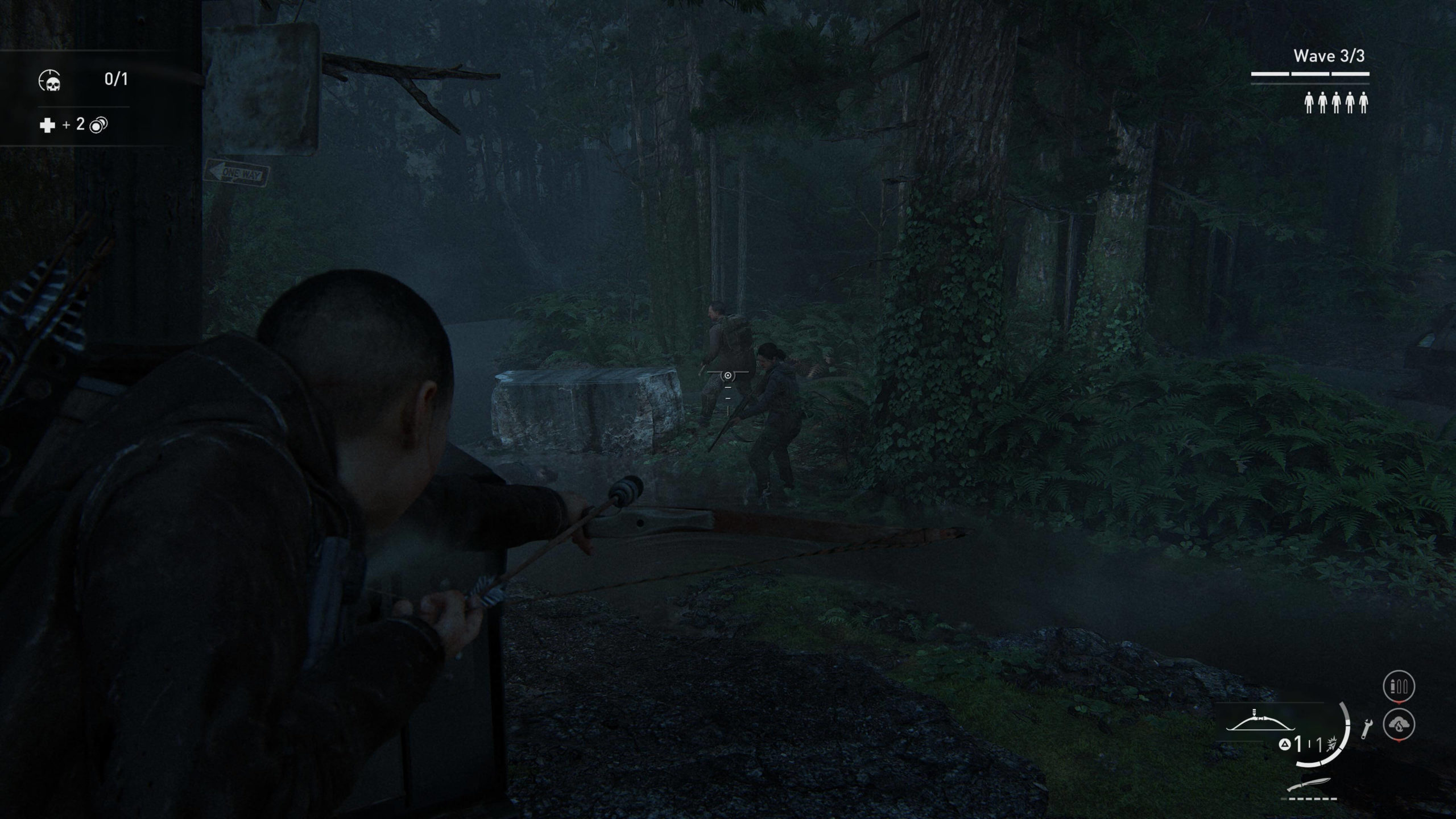Click the machete melee weapon icon

click(x=1313, y=786)
